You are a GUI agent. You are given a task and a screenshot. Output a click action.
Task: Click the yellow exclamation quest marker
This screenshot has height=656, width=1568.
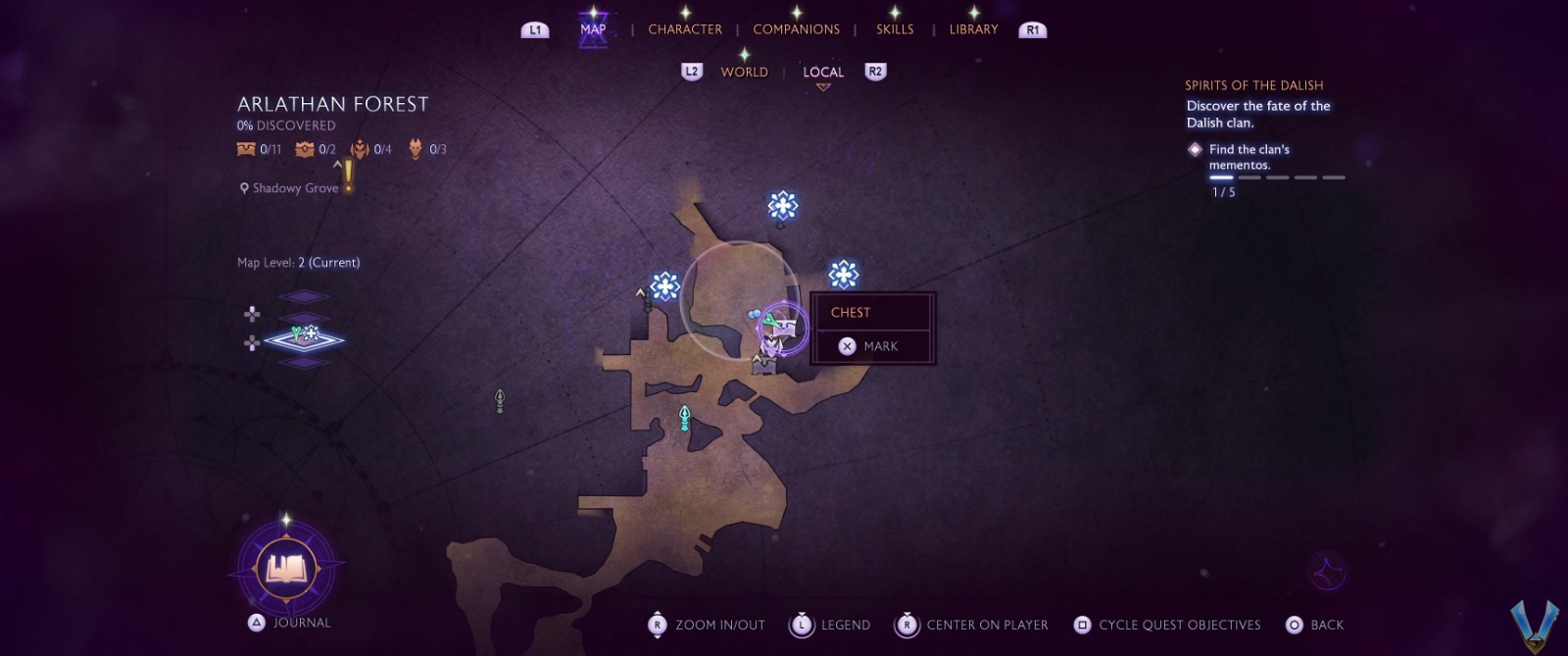[x=348, y=177]
